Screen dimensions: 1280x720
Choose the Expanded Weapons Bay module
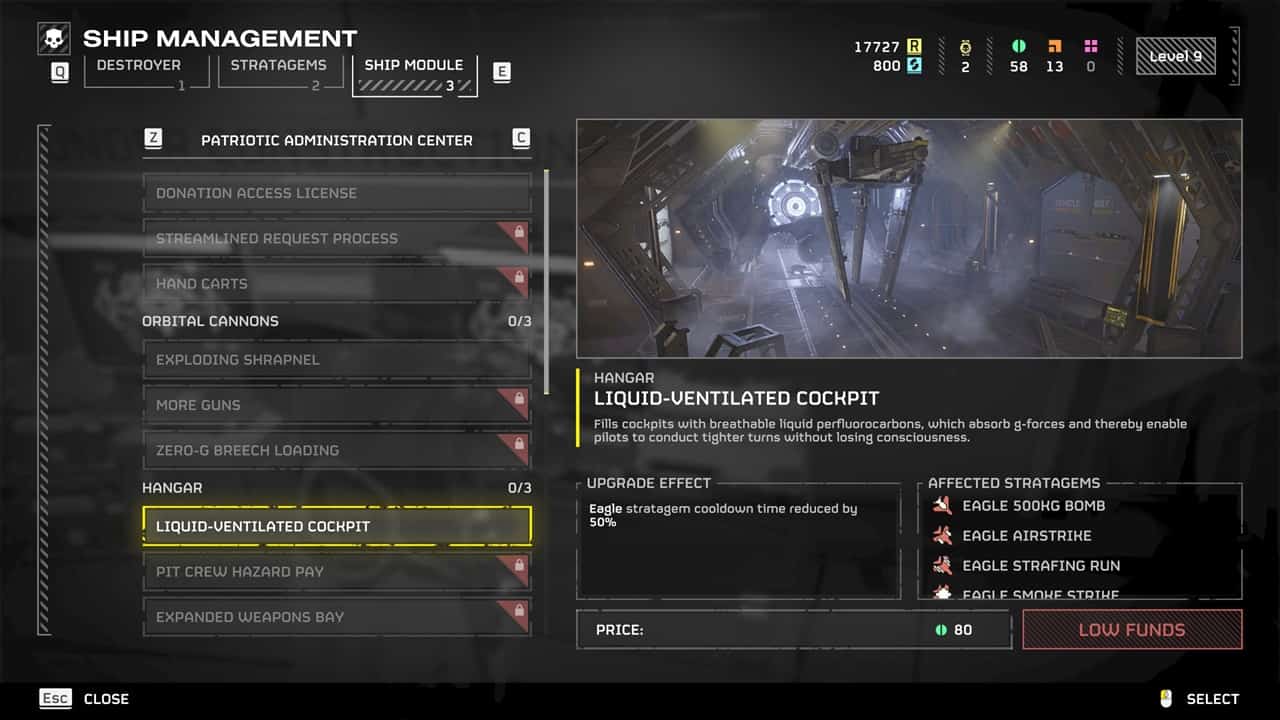(x=336, y=617)
